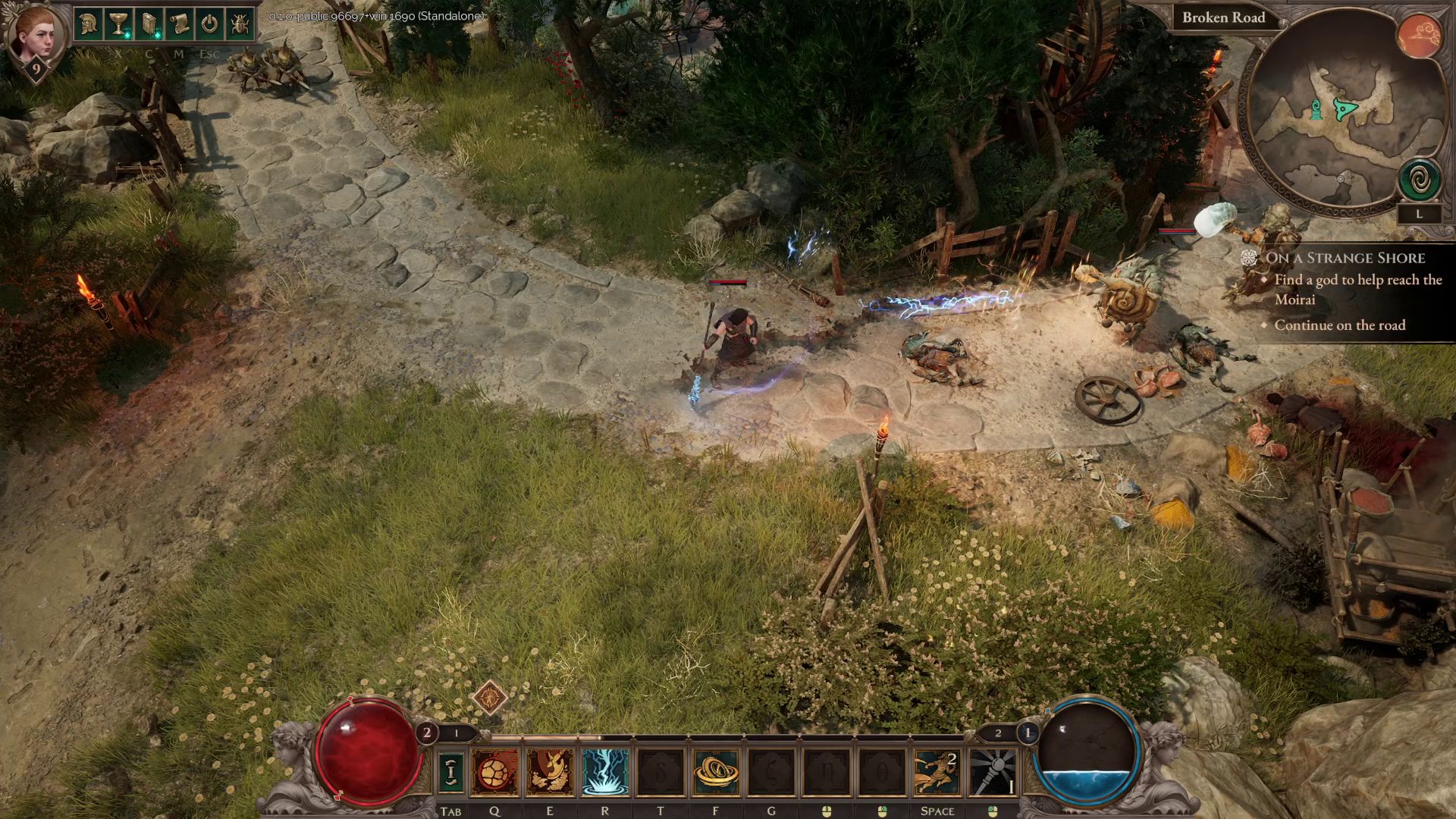Click the diamond compass badge above the hotbar
Image resolution: width=1456 pixels, height=819 pixels.
click(x=490, y=696)
